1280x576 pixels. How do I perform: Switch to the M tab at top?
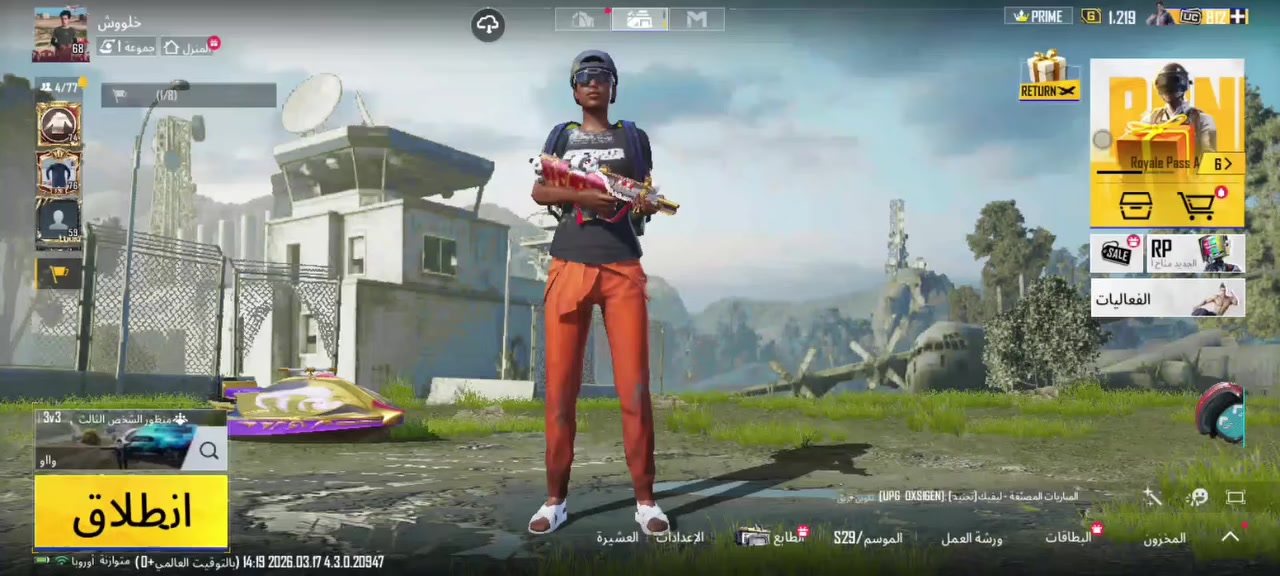697,19
